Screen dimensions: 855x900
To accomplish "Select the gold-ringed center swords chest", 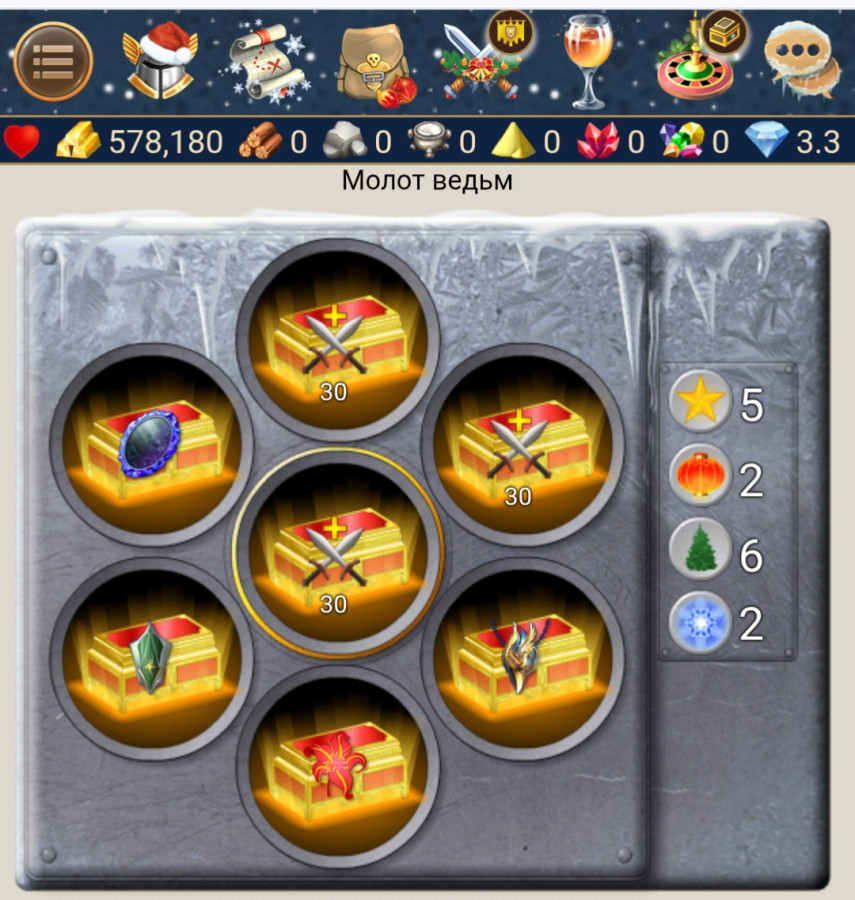I will [338, 551].
